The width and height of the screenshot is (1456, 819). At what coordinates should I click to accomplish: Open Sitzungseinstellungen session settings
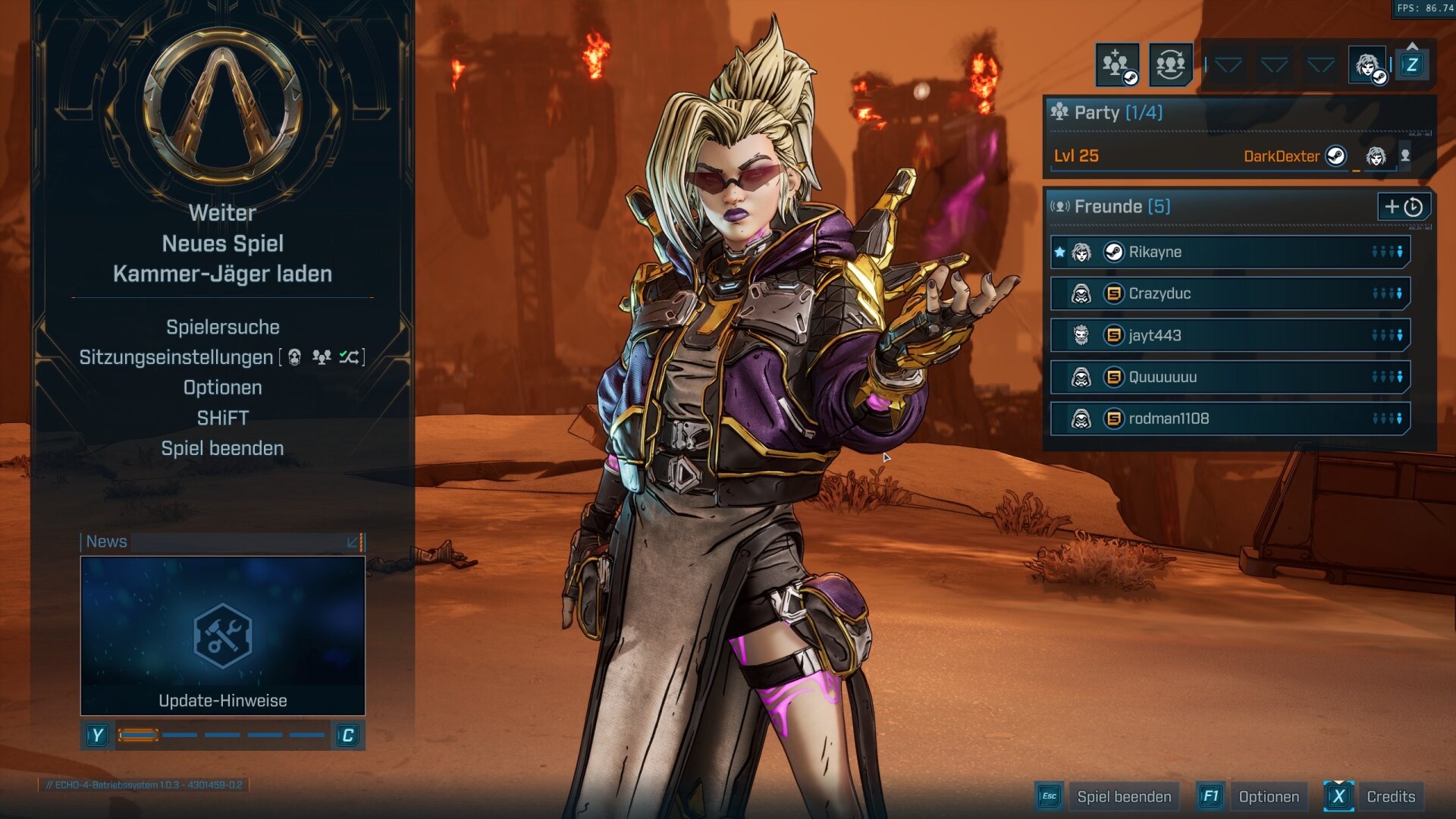click(176, 357)
